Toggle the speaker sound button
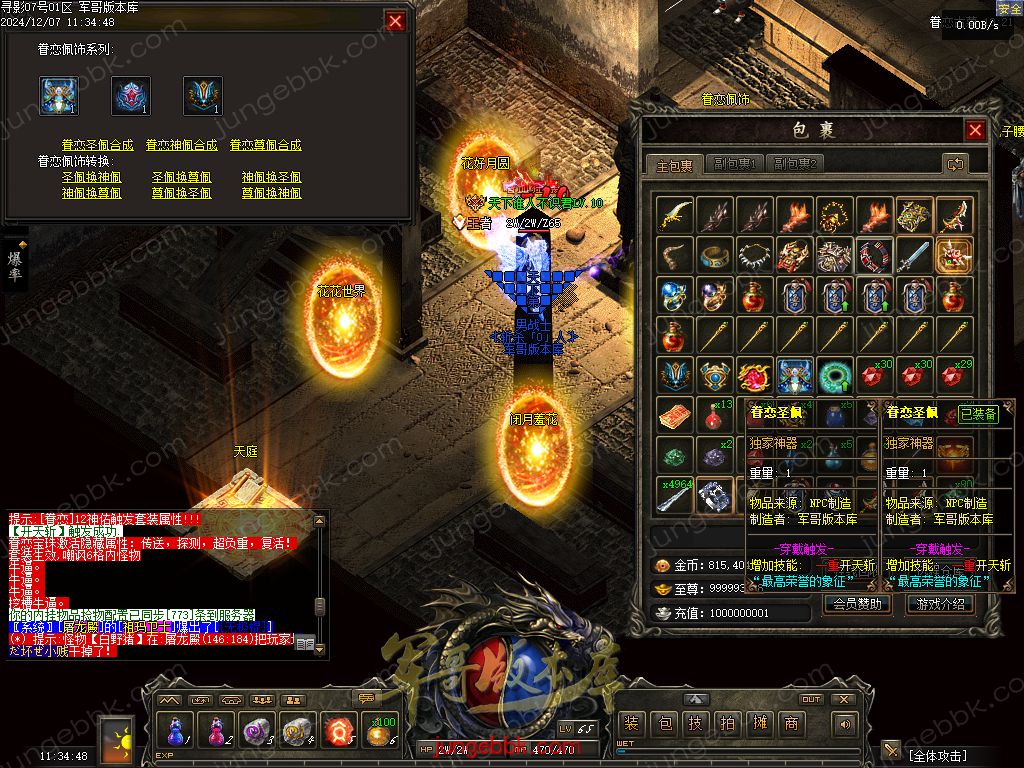 pos(845,724)
